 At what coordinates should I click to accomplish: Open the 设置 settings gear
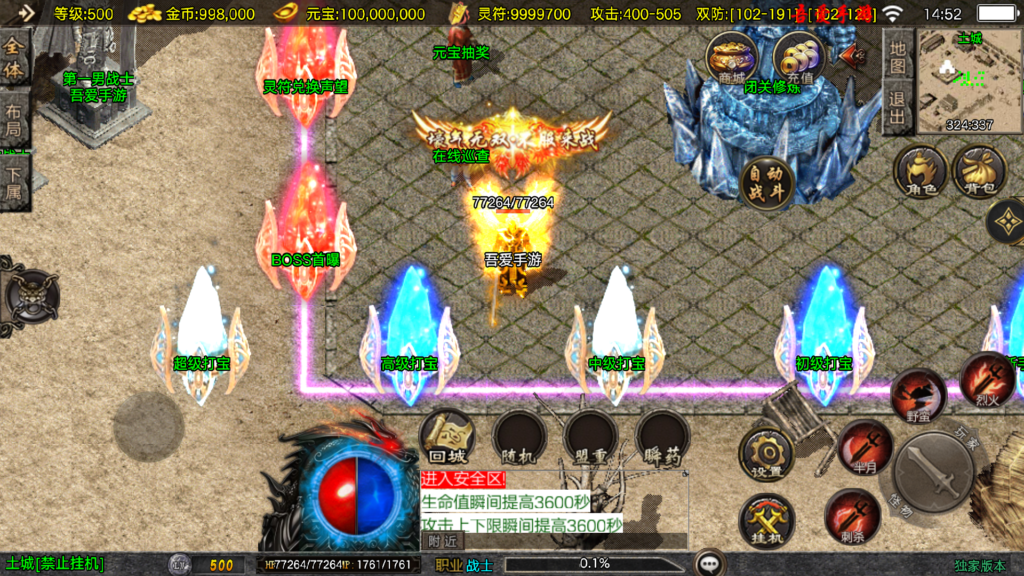tap(766, 454)
